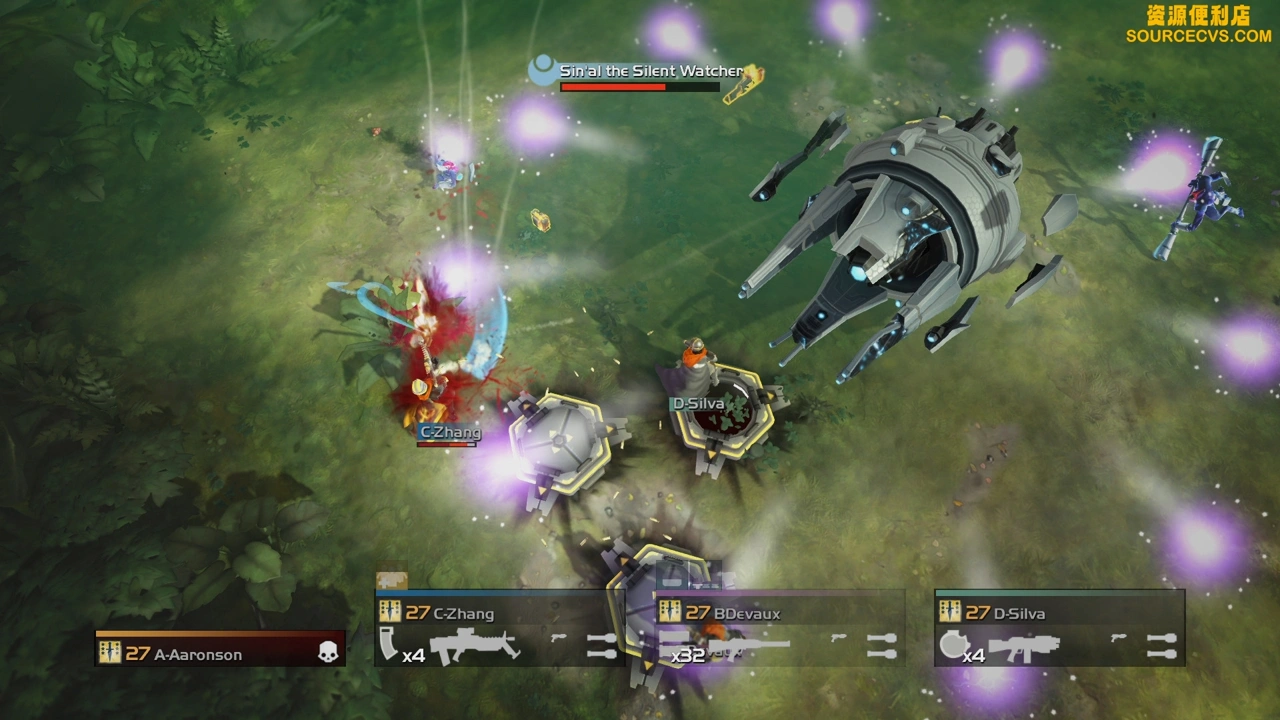
Task: Click BDevaux's sidearm pistol icon
Action: (x=839, y=637)
